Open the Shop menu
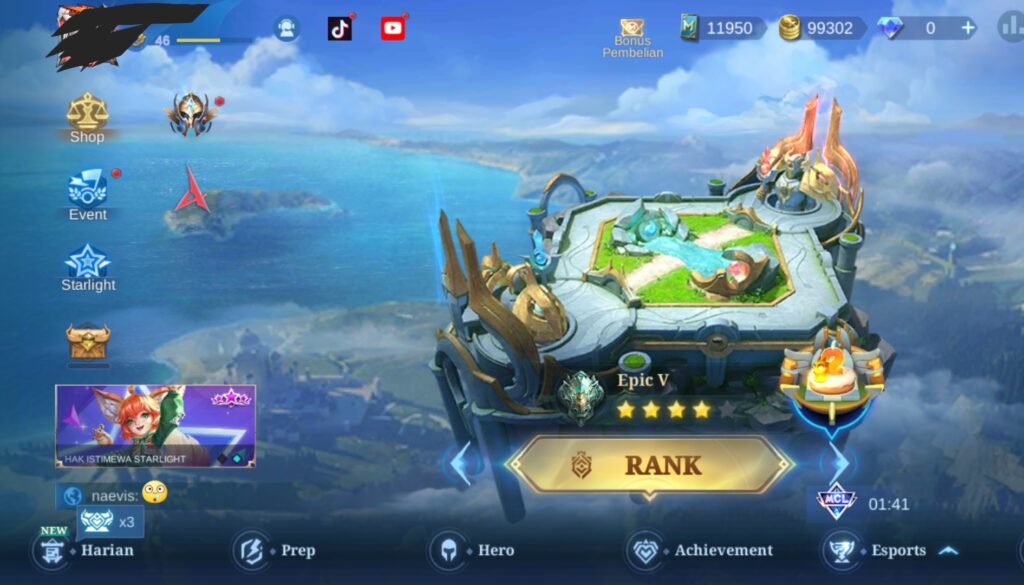Viewport: 1024px width, 585px height. coord(87,118)
